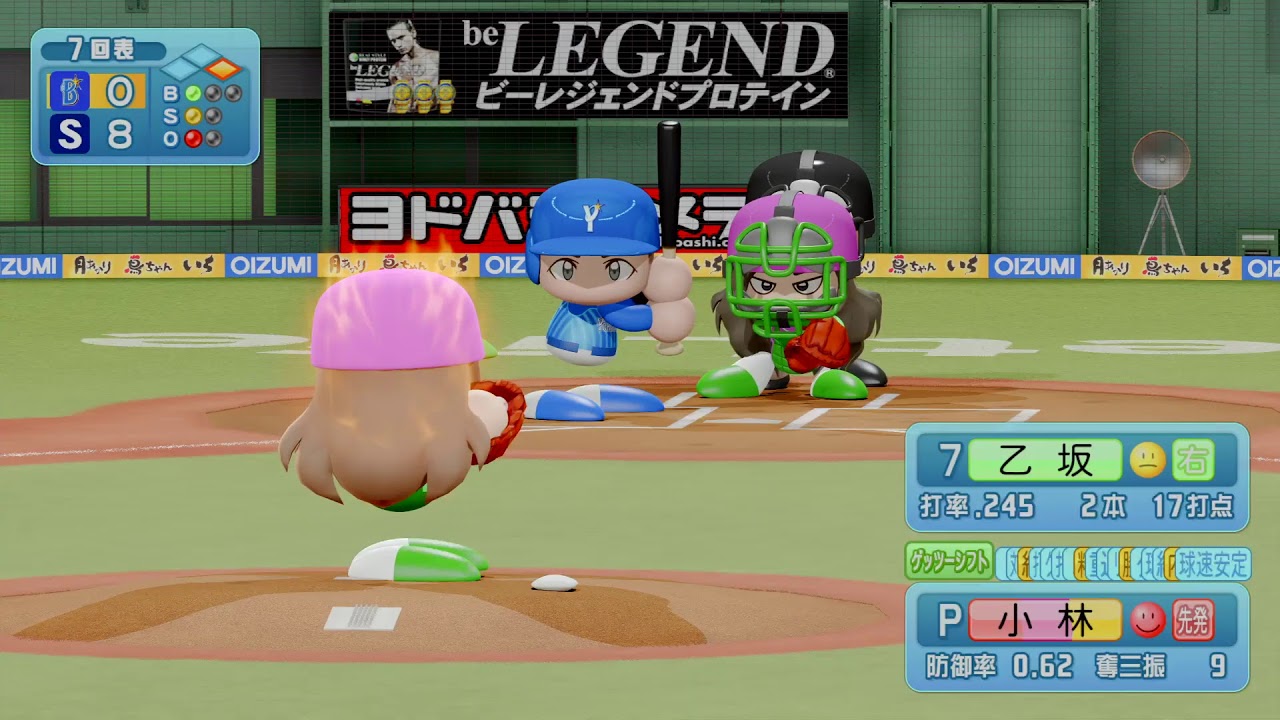Click the blue BayStars team logo

pos(69,92)
